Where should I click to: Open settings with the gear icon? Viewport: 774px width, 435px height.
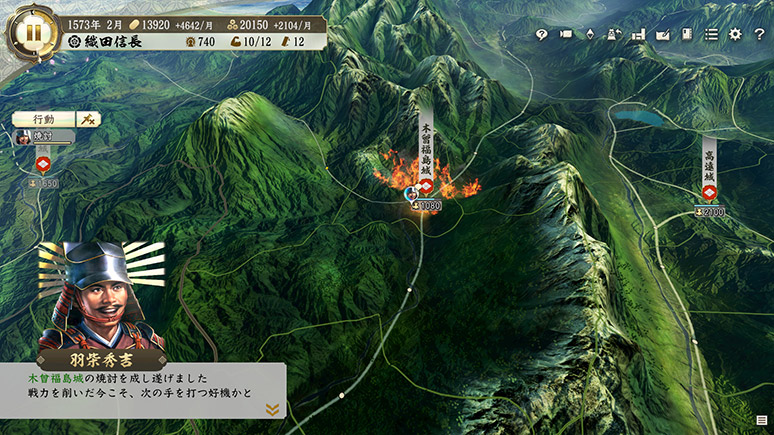point(735,35)
